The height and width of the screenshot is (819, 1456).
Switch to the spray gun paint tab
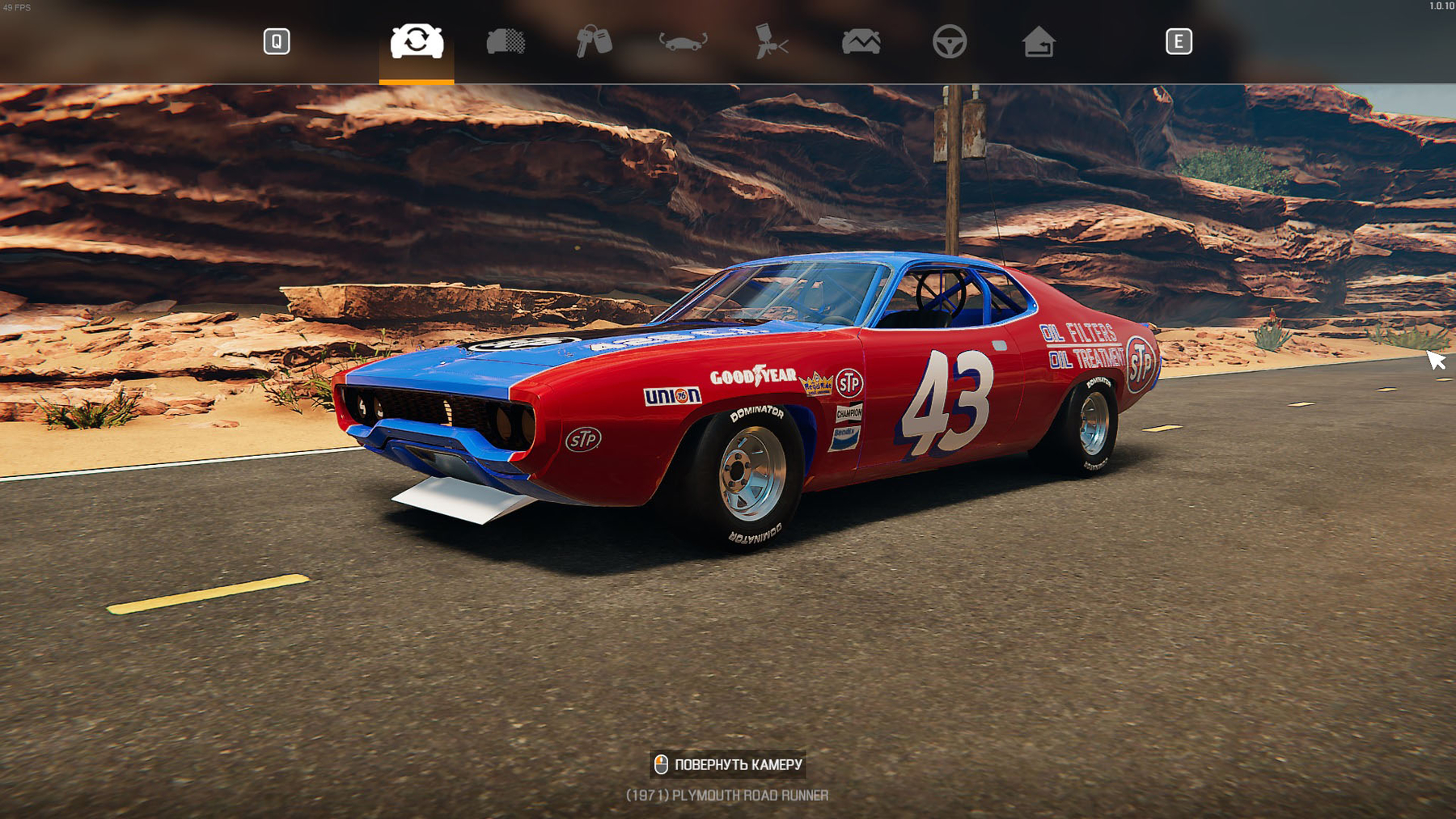tap(772, 41)
